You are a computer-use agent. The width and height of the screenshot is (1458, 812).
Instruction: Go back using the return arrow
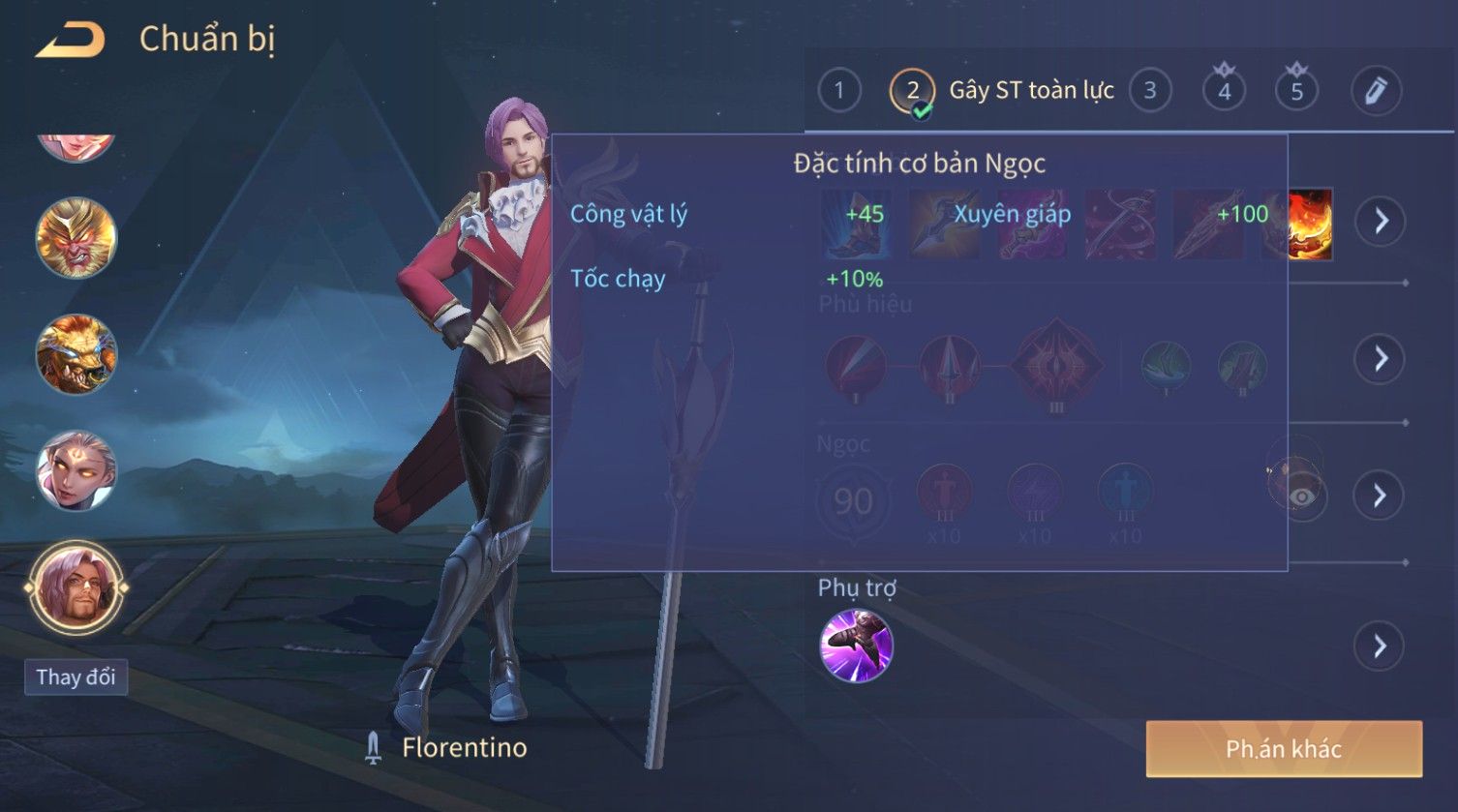[70, 41]
